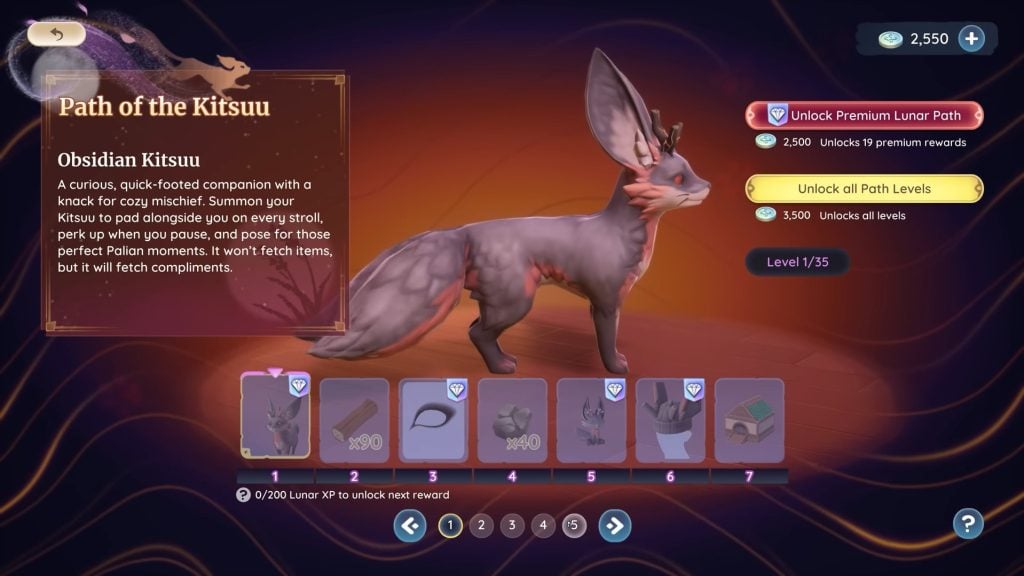Select the Obsidian Kitsuu level 1 reward
1024x576 pixels.
pos(275,419)
